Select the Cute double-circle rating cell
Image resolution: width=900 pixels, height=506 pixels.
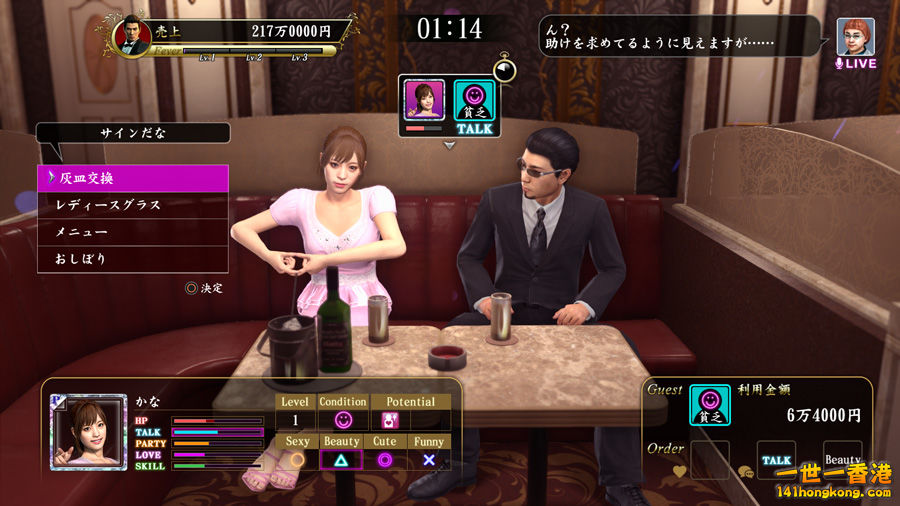coord(384,460)
